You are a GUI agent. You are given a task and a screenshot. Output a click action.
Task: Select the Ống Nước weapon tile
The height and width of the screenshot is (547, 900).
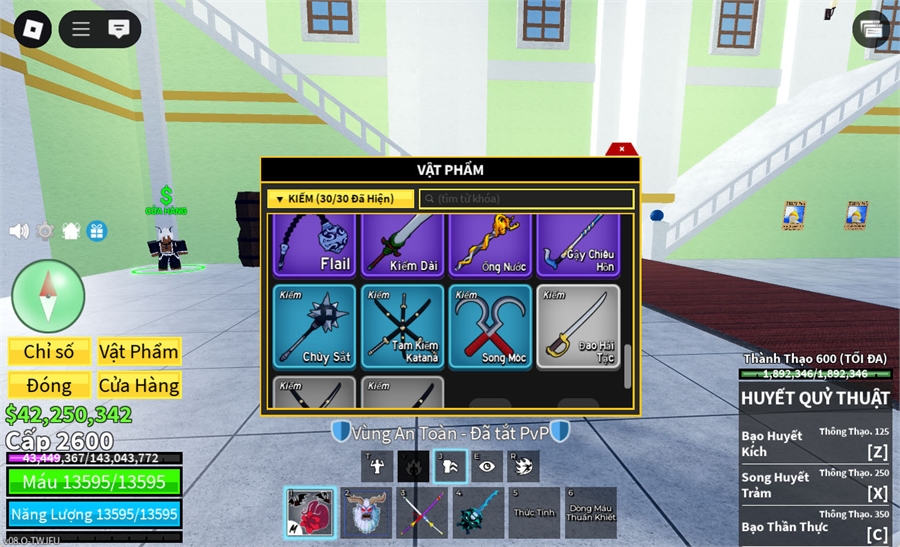(490, 246)
